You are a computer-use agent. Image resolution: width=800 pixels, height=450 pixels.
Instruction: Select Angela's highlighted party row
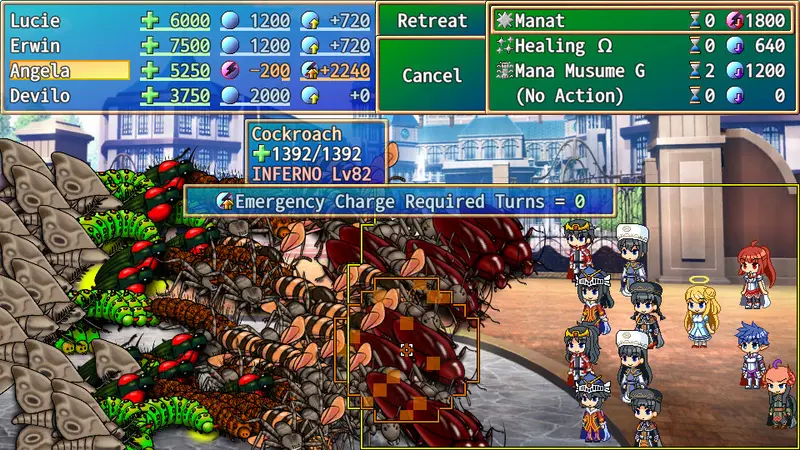click(68, 70)
